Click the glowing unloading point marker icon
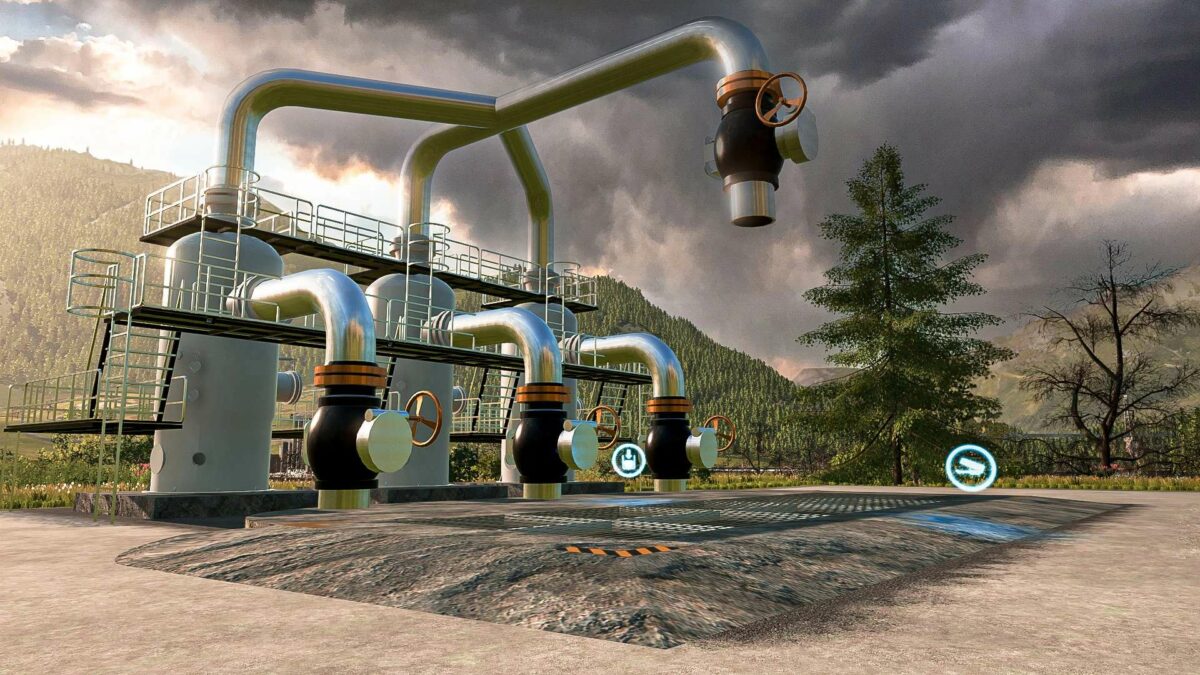 tap(628, 460)
